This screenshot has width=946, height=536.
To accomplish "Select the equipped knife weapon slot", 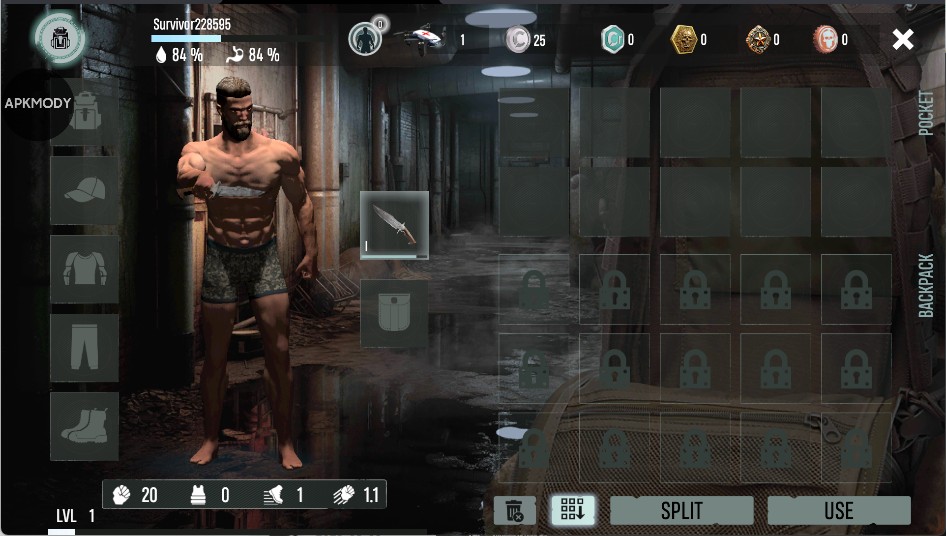I will [x=394, y=226].
